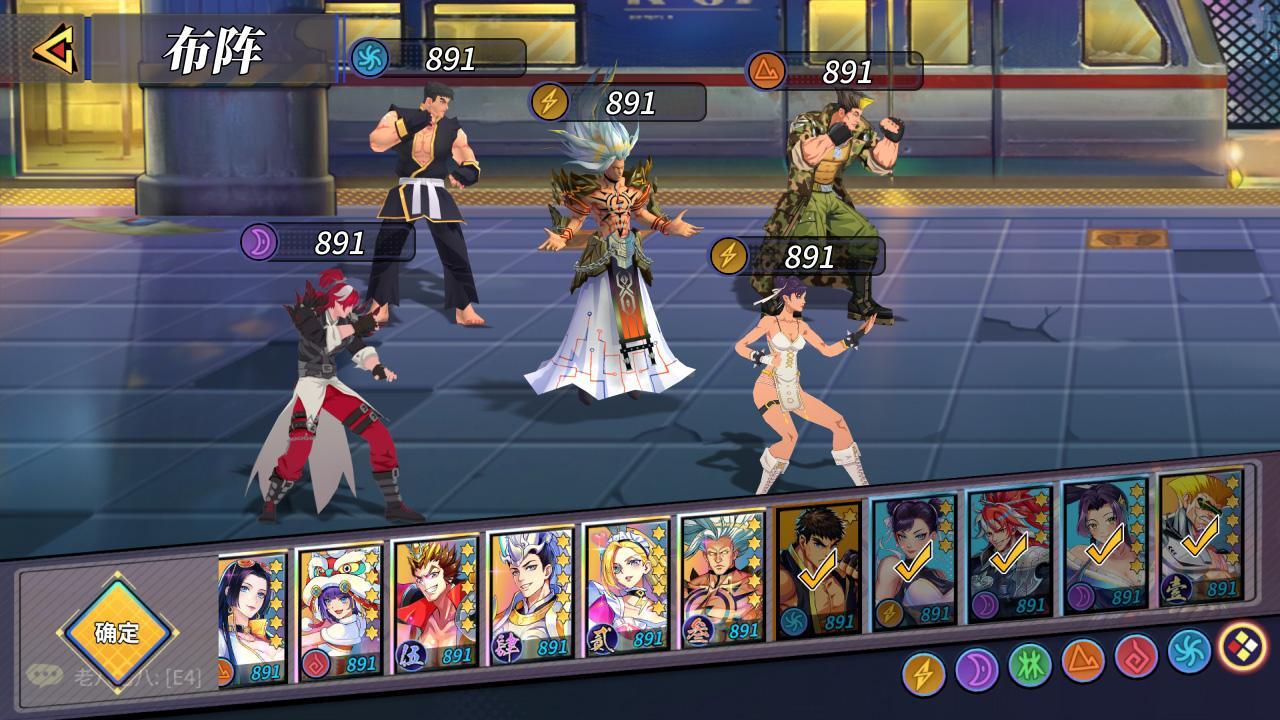Confirm the formation with the 确定 button
The height and width of the screenshot is (720, 1280).
(117, 632)
